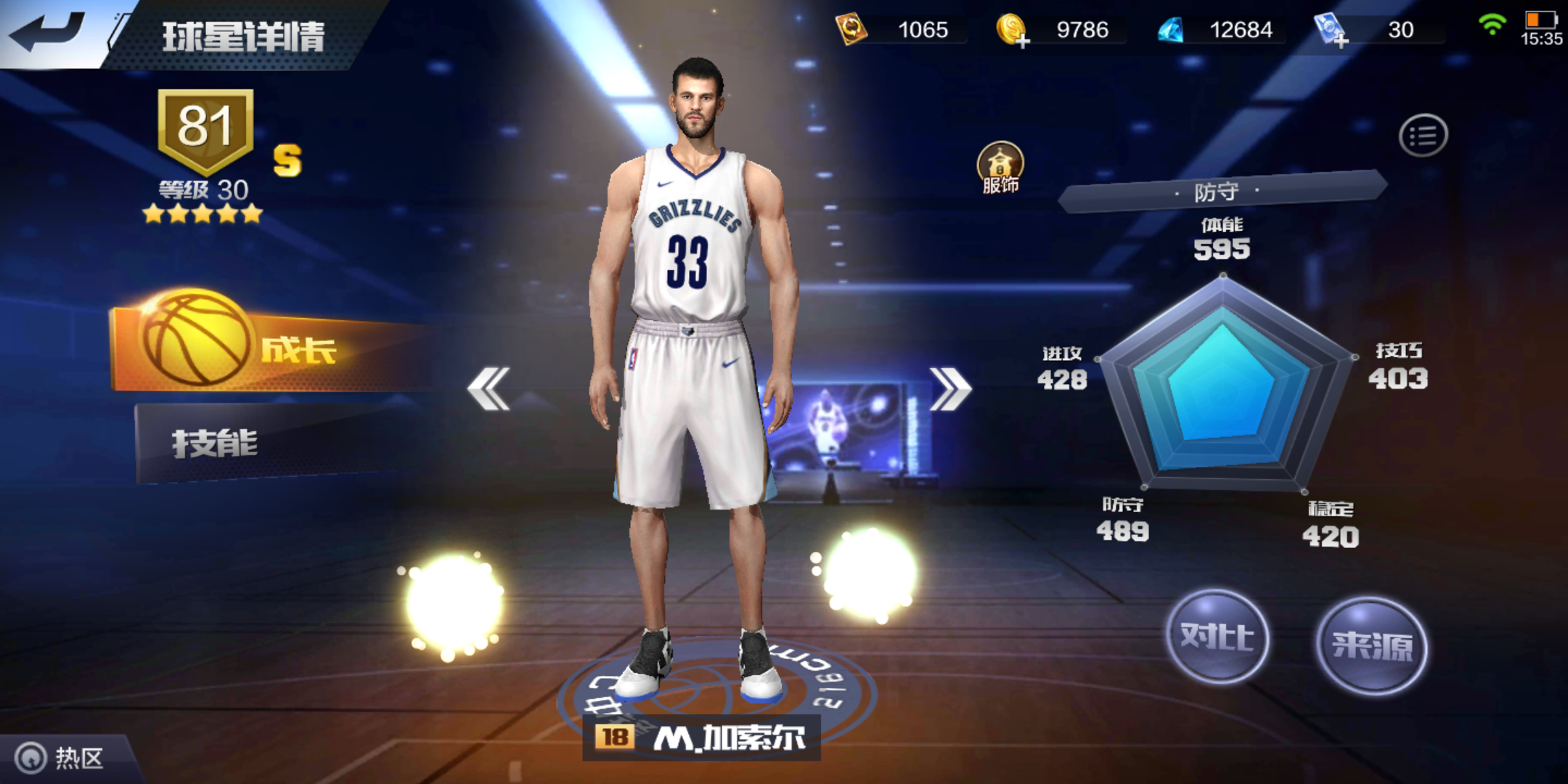
Task: Select the 体能 595 stat on the radar chart
Action: (1222, 240)
